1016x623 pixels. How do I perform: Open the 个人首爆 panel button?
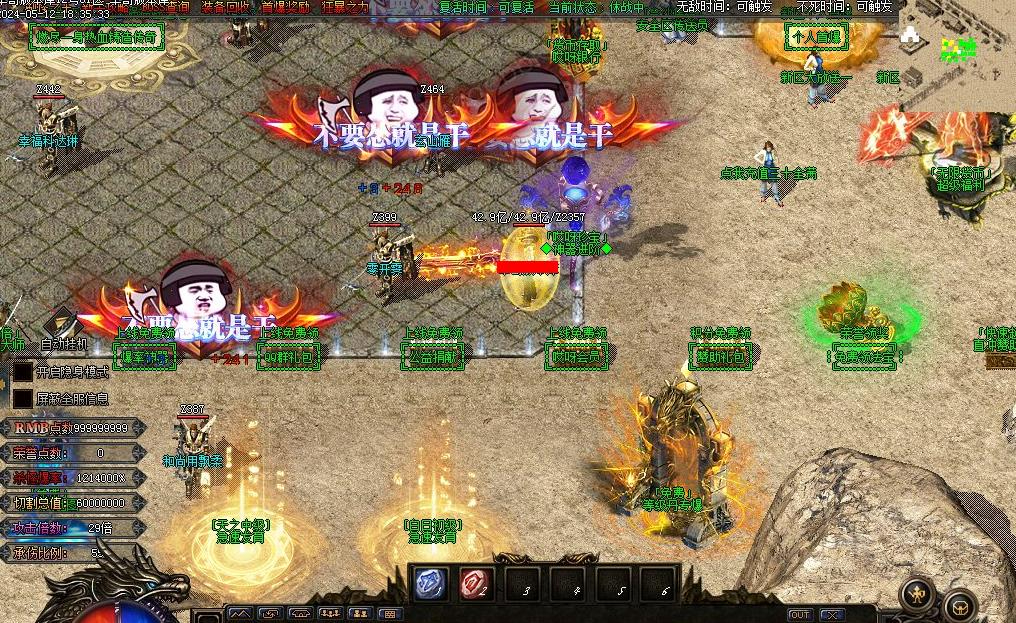point(816,38)
